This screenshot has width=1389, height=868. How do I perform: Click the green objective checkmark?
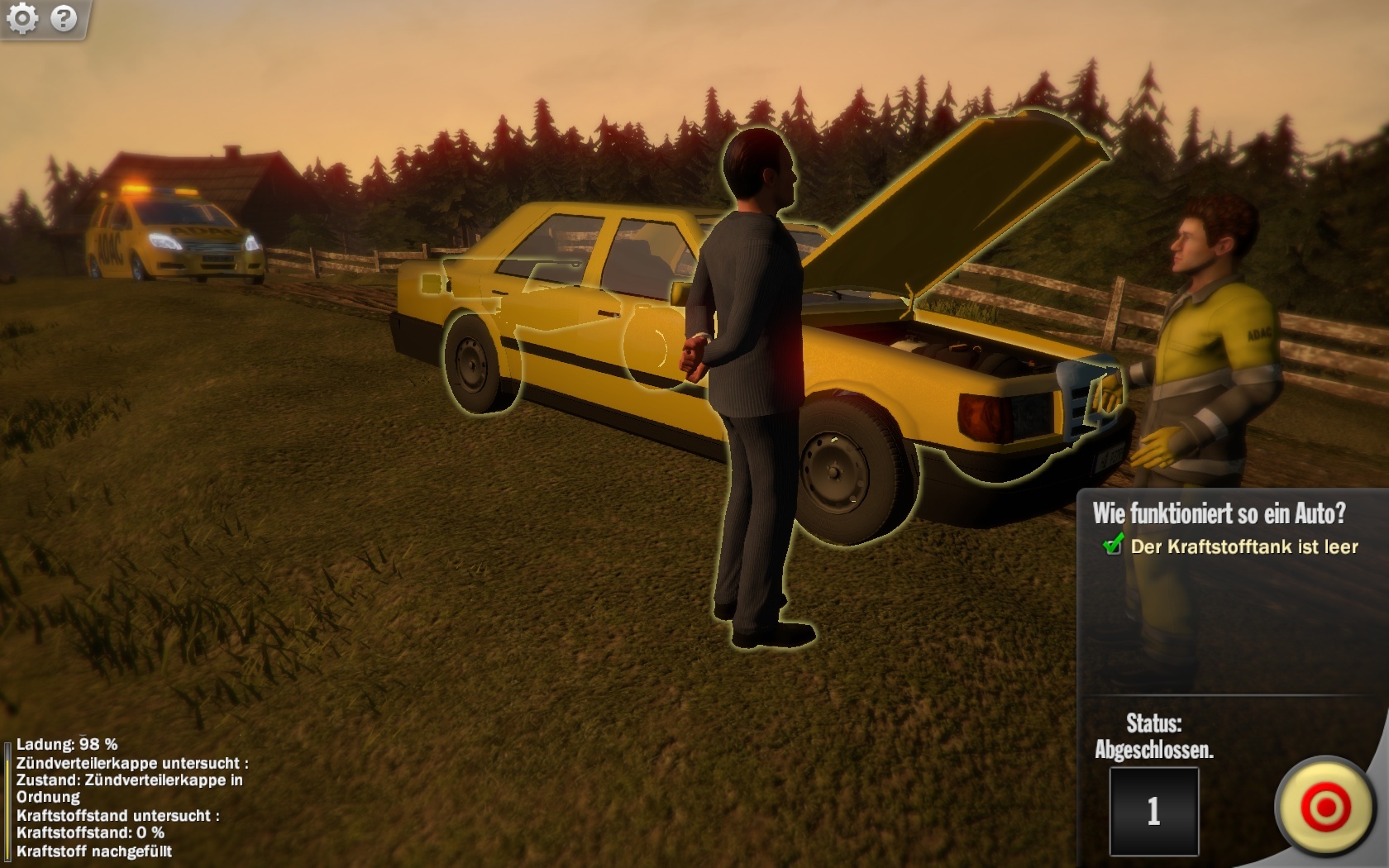pos(1113,546)
